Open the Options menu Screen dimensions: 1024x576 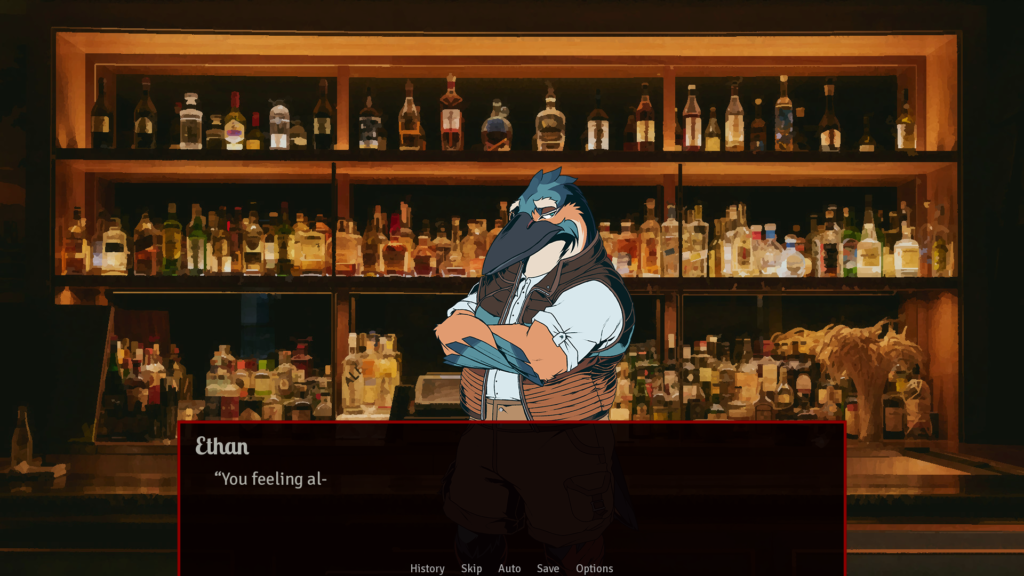click(x=594, y=568)
